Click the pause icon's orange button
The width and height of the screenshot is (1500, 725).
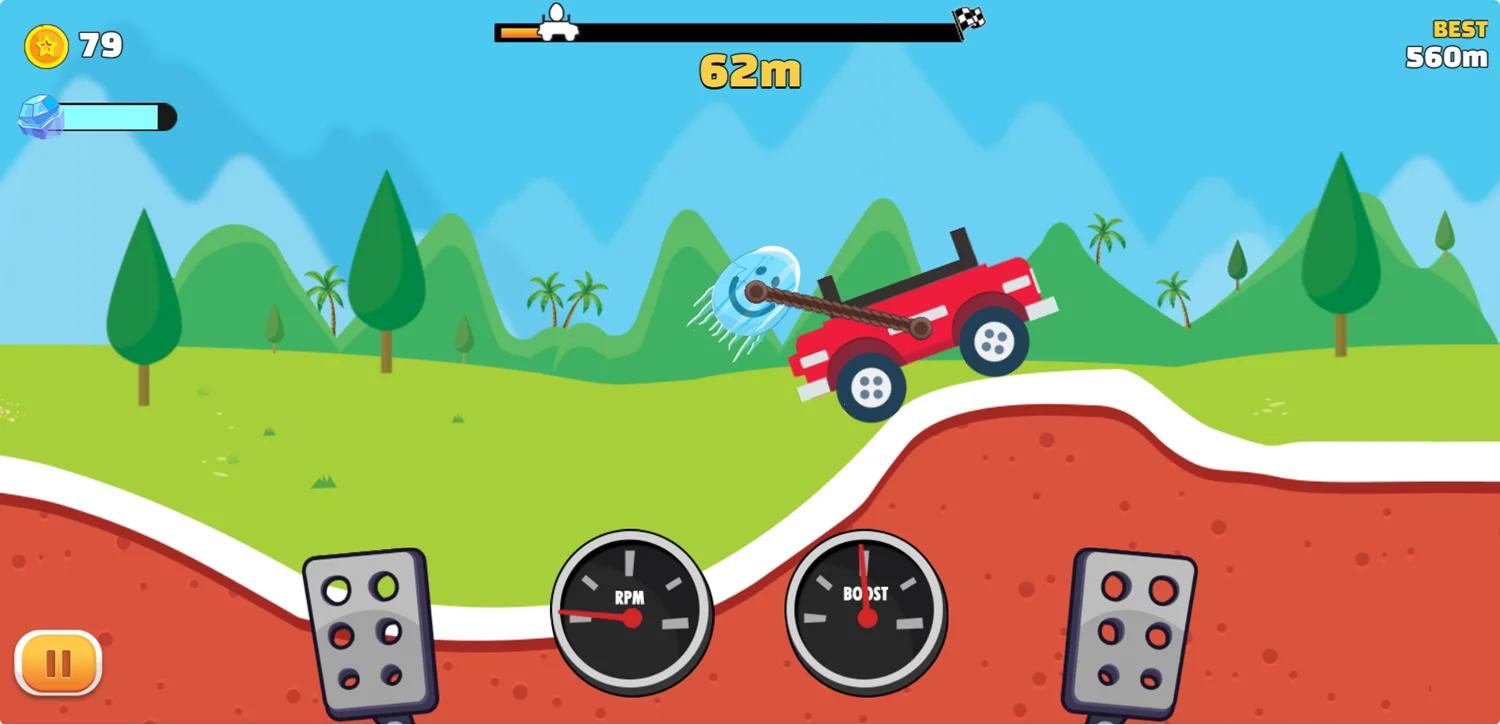tap(57, 661)
